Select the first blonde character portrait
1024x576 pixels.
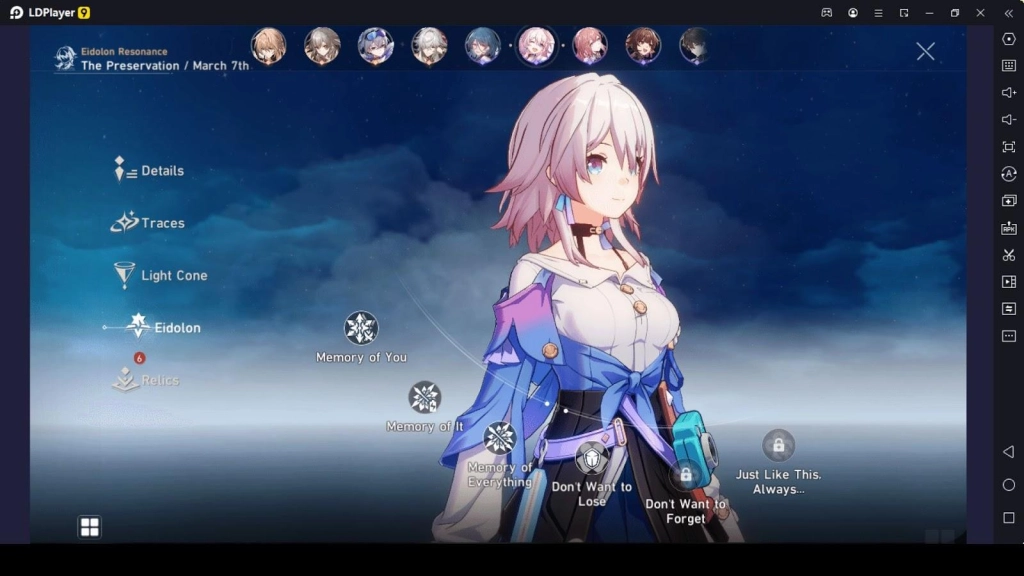268,46
